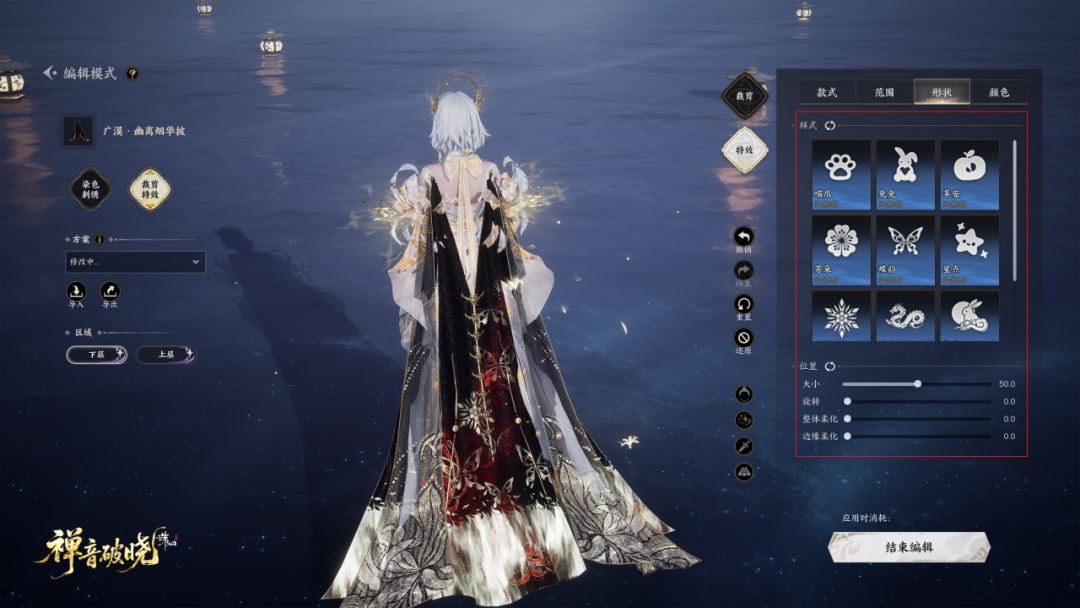Select the 染色刺绣 diamond button
This screenshot has height=608, width=1080.
90,188
